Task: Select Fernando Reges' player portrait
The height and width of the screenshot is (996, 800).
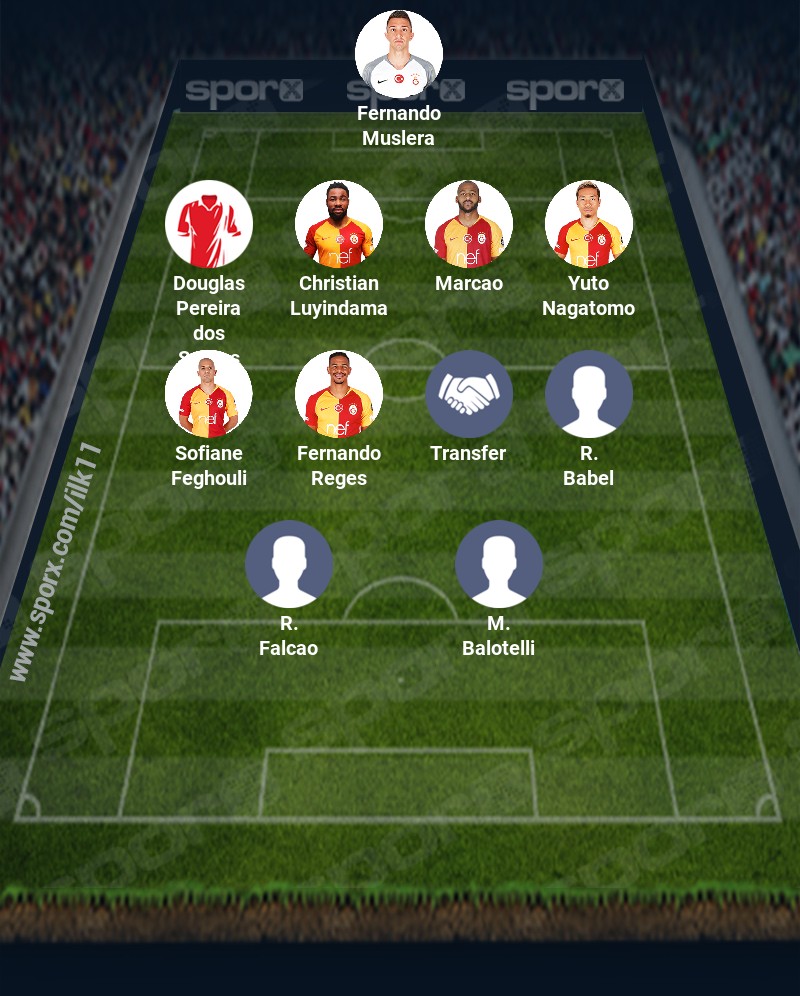Action: pyautogui.click(x=339, y=394)
